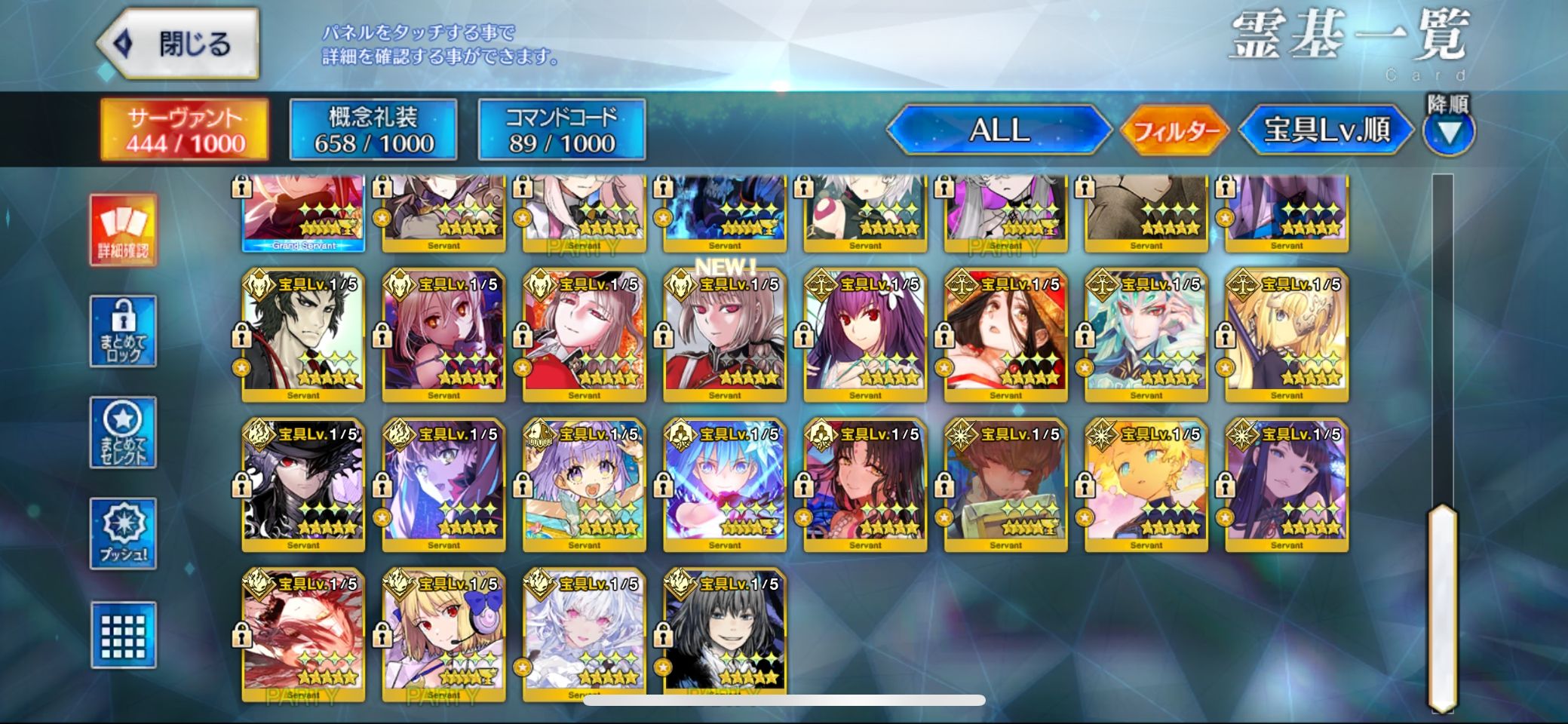Open the 概念礼装 tab
The image size is (1568, 724).
click(373, 130)
